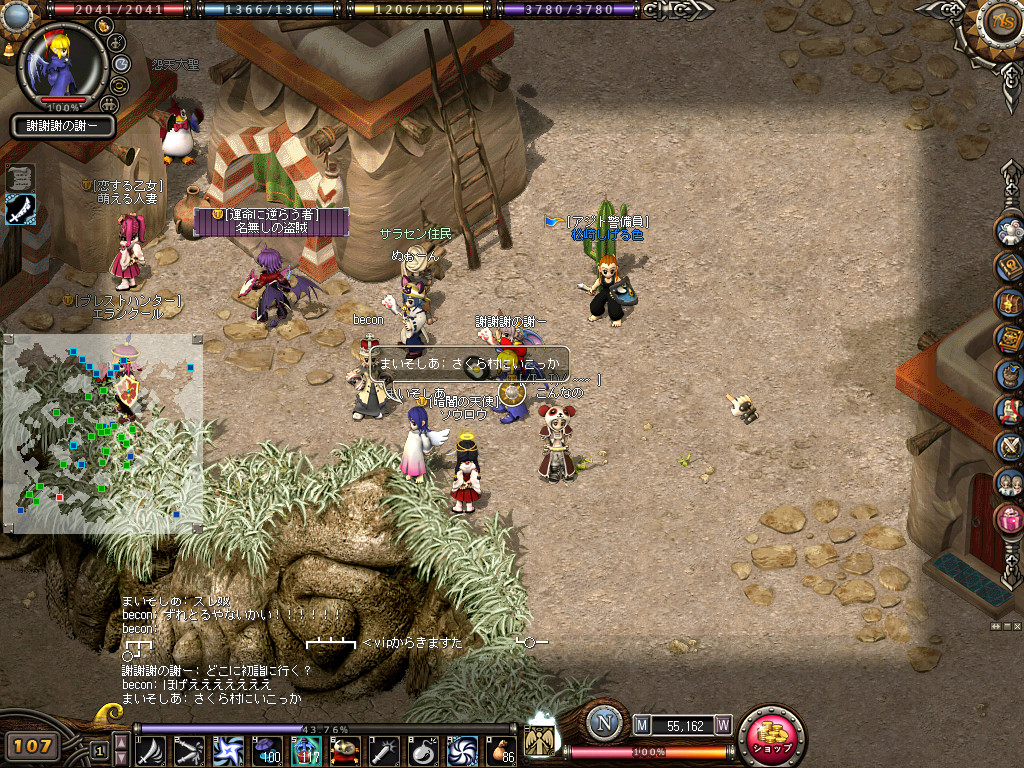Click the white mouse pet icon
Viewport: 1024px width, 768px height.
(1009, 231)
